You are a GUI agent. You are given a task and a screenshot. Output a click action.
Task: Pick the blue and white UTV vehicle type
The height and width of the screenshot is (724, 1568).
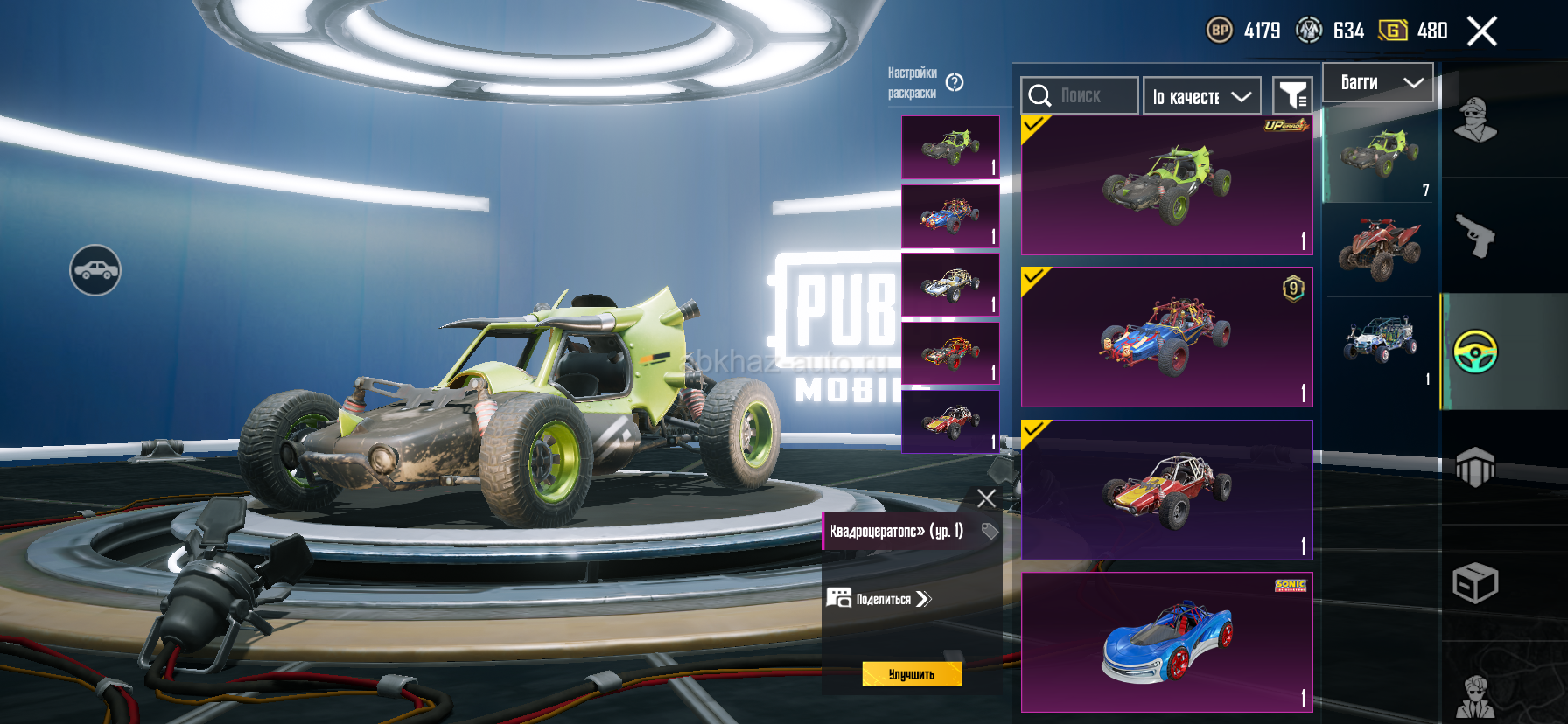(x=1379, y=339)
